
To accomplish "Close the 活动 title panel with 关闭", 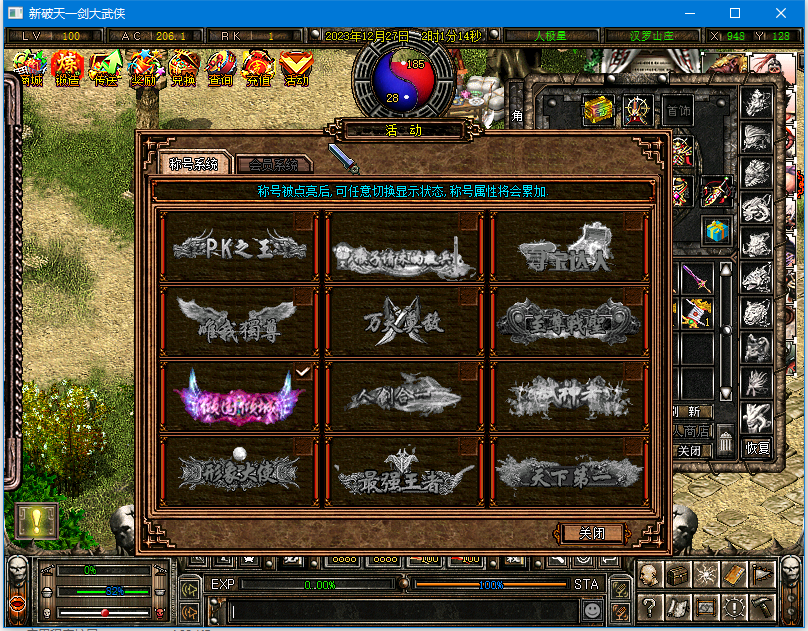I will click(592, 533).
